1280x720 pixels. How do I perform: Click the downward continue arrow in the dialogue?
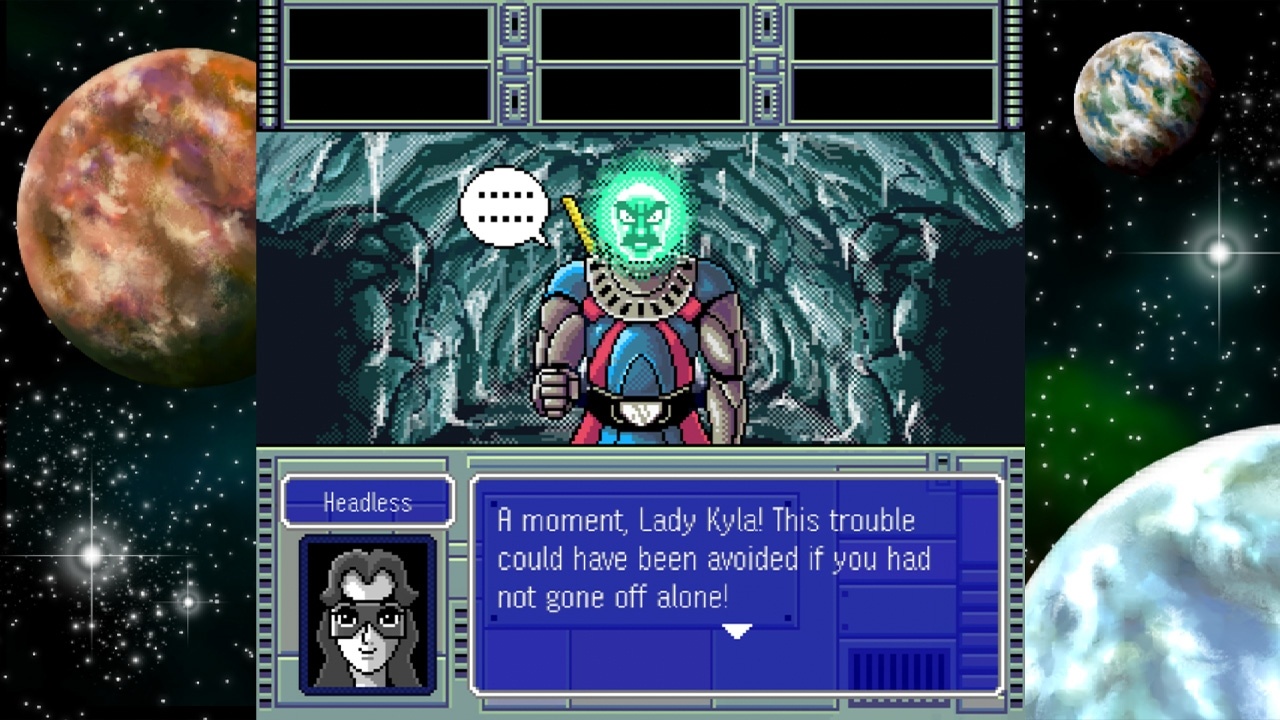737,631
